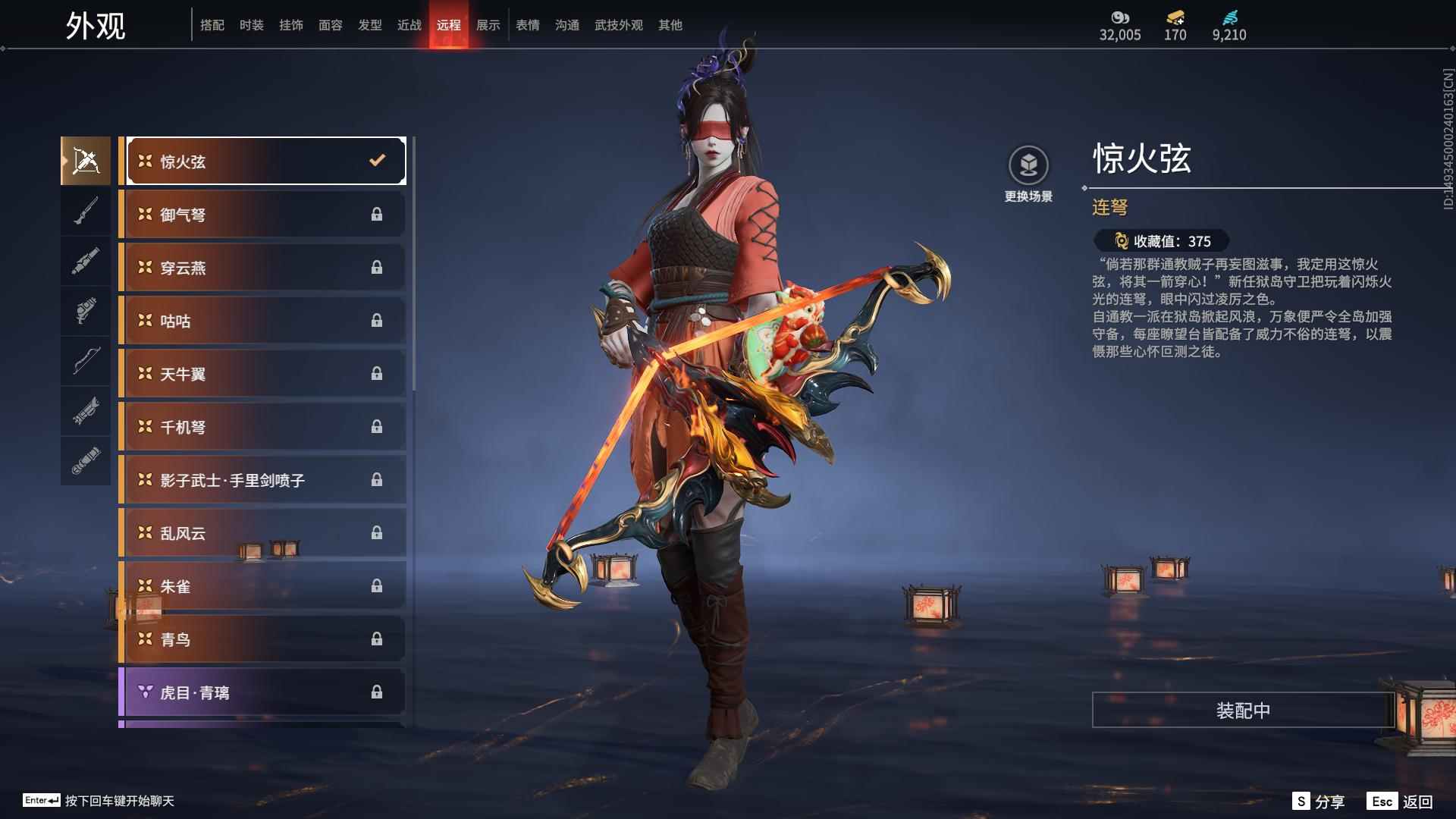Image resolution: width=1456 pixels, height=819 pixels.
Task: Click the cannon weapon category icon
Action: tap(86, 261)
